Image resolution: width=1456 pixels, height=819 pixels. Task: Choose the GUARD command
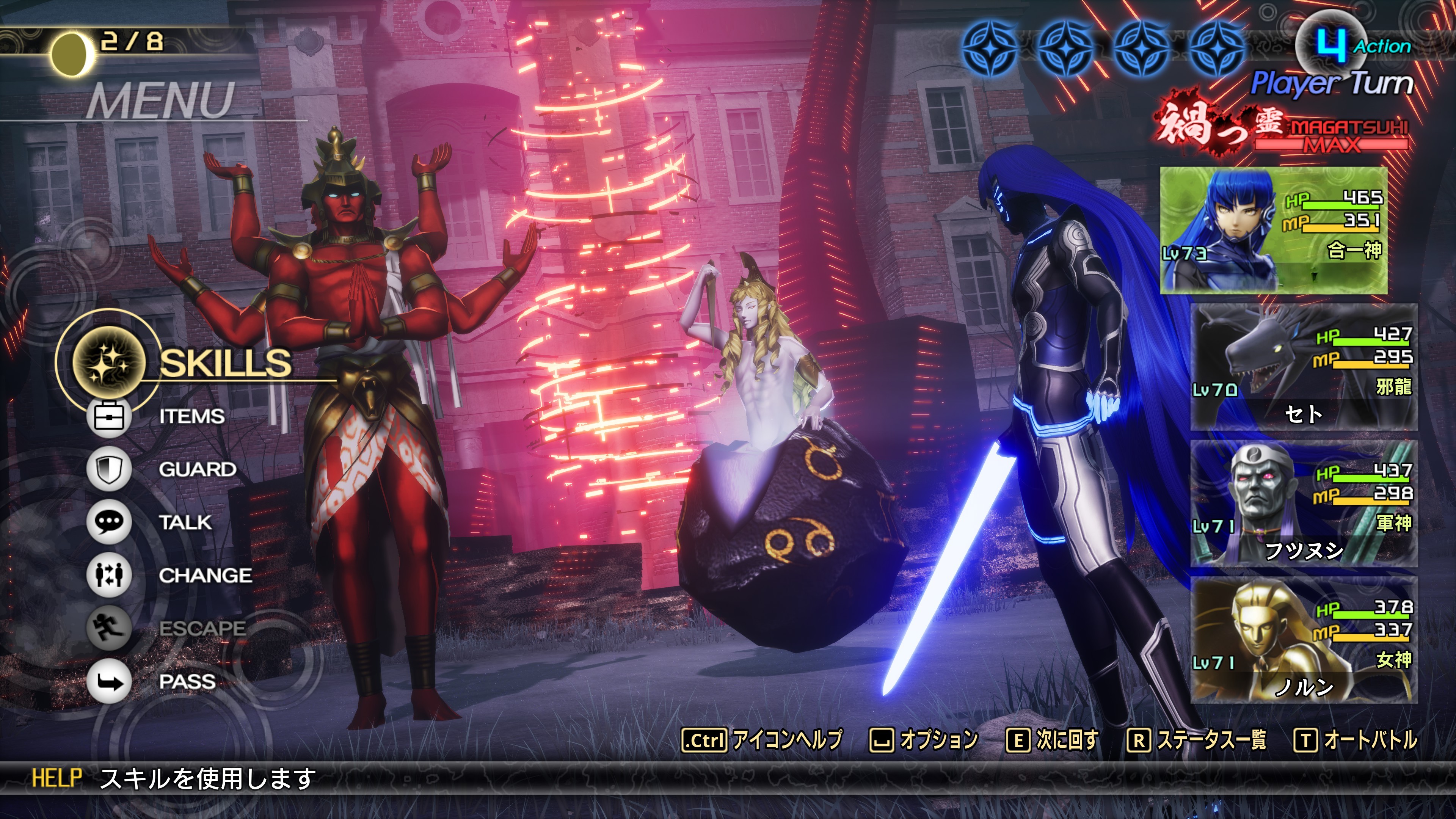click(197, 469)
